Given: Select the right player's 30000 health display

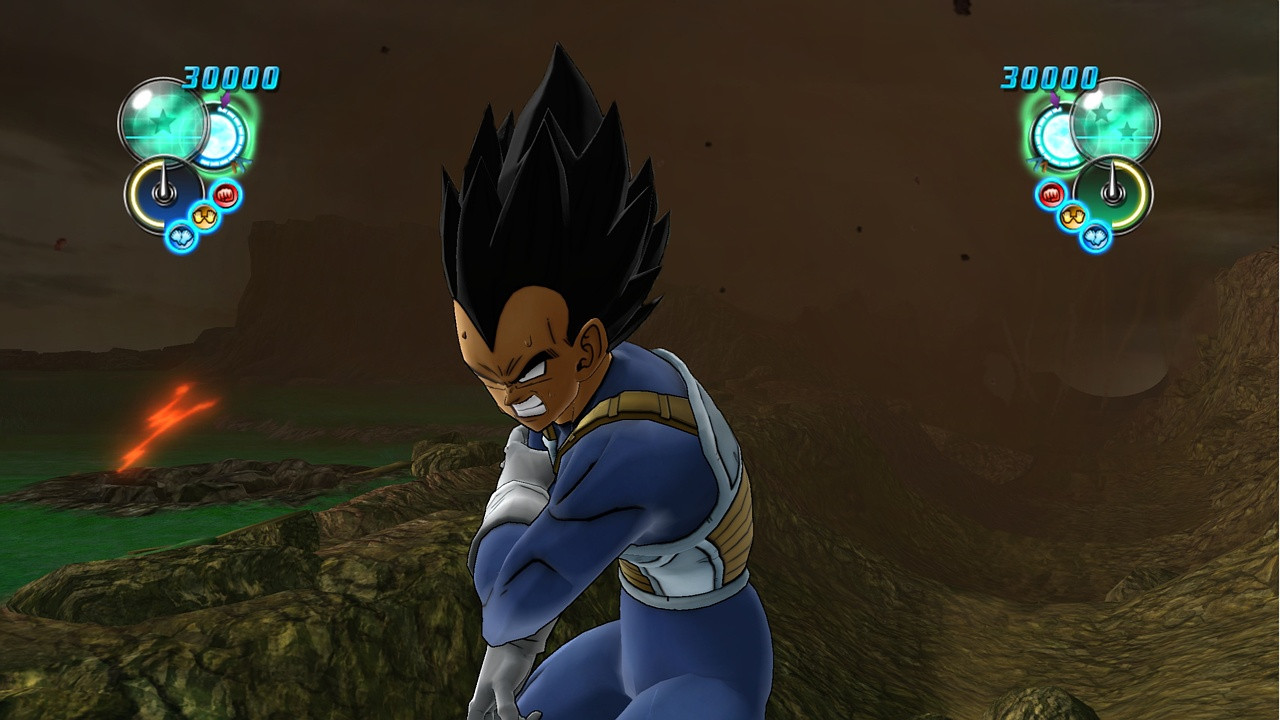Looking at the screenshot, I should point(1049,78).
